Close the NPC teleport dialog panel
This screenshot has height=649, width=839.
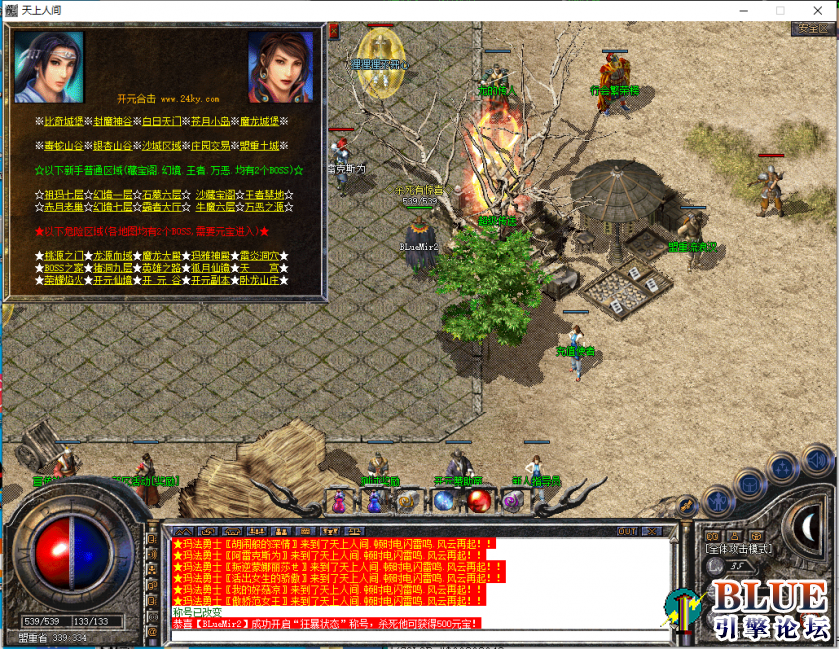click(334, 31)
